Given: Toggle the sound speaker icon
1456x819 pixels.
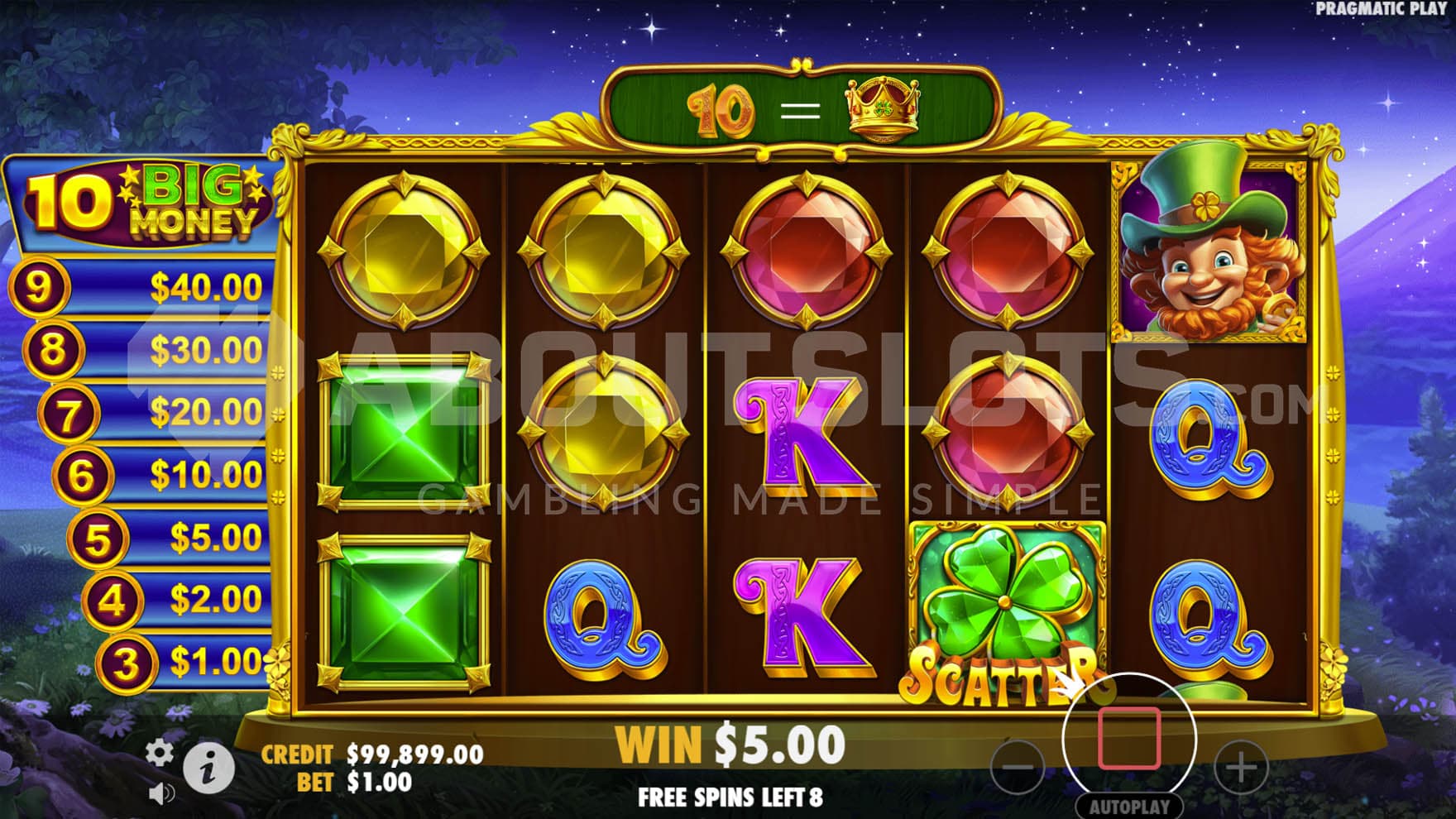Looking at the screenshot, I should 160,795.
